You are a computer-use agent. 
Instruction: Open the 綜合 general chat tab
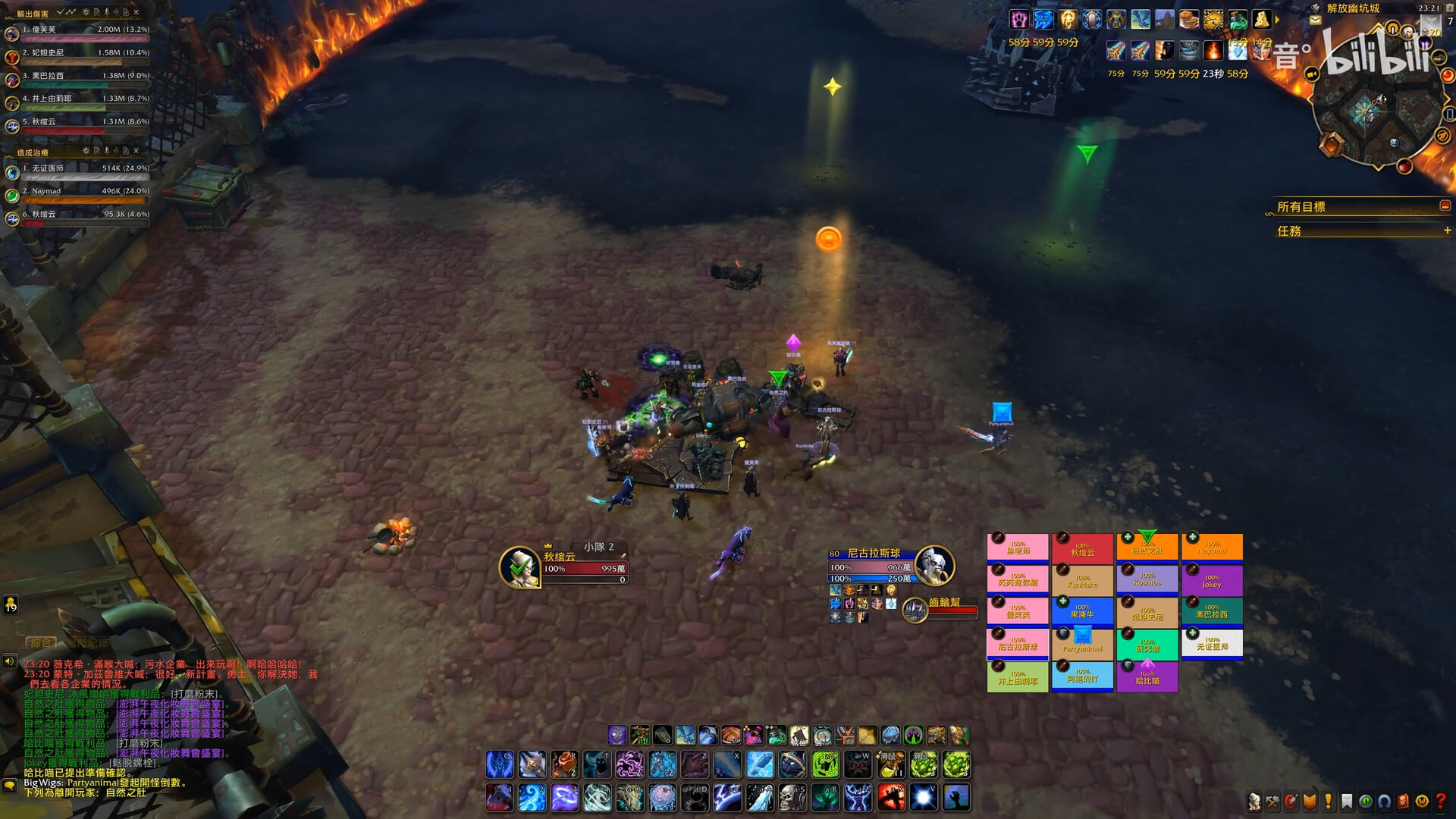click(41, 643)
